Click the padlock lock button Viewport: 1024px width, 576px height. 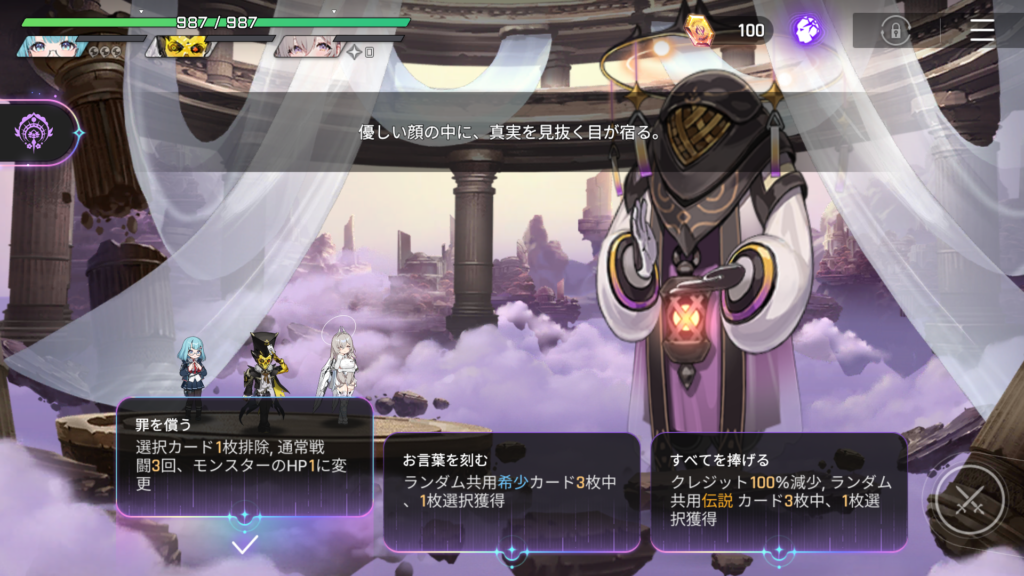(x=893, y=31)
